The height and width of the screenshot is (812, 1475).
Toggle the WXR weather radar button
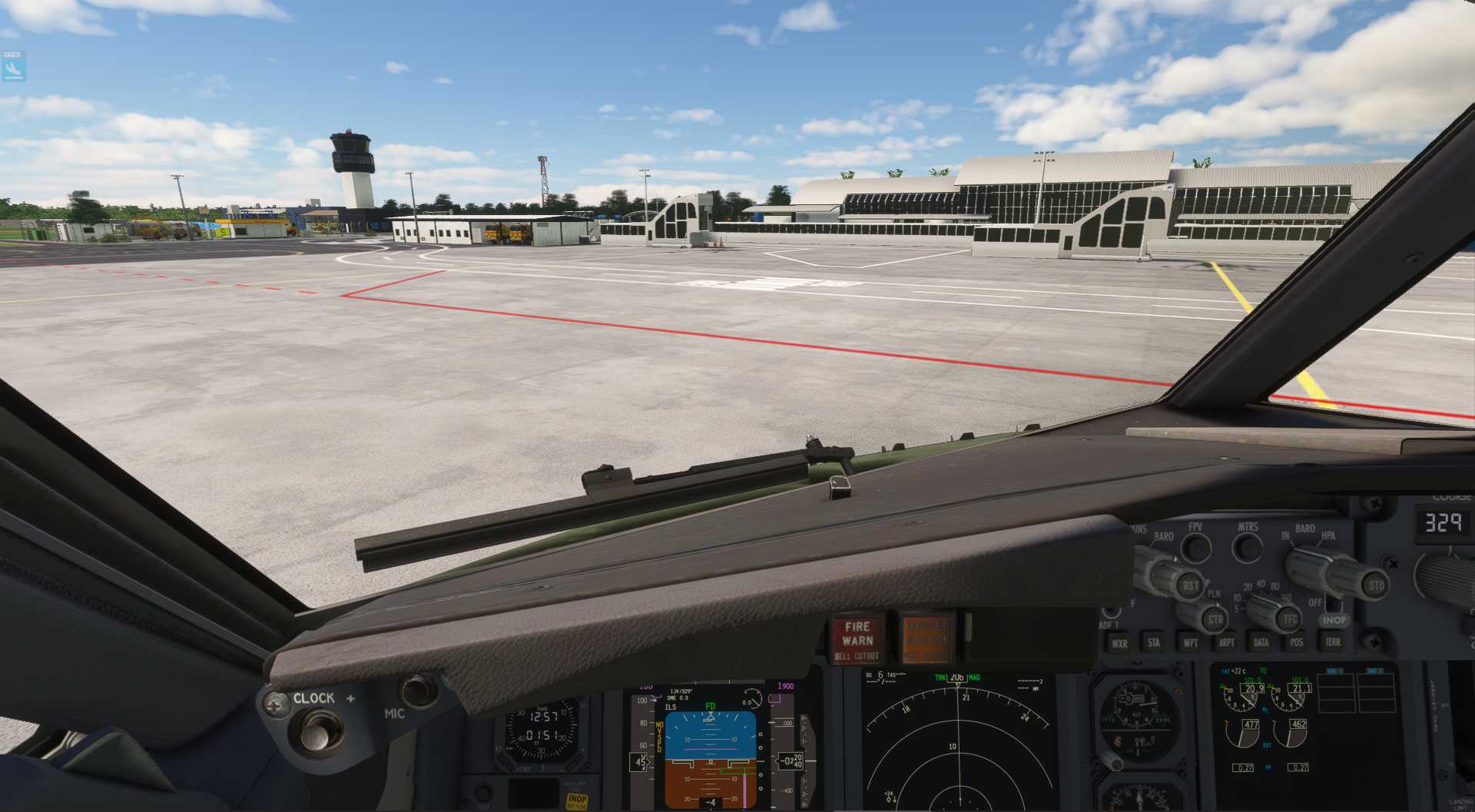click(x=1119, y=644)
